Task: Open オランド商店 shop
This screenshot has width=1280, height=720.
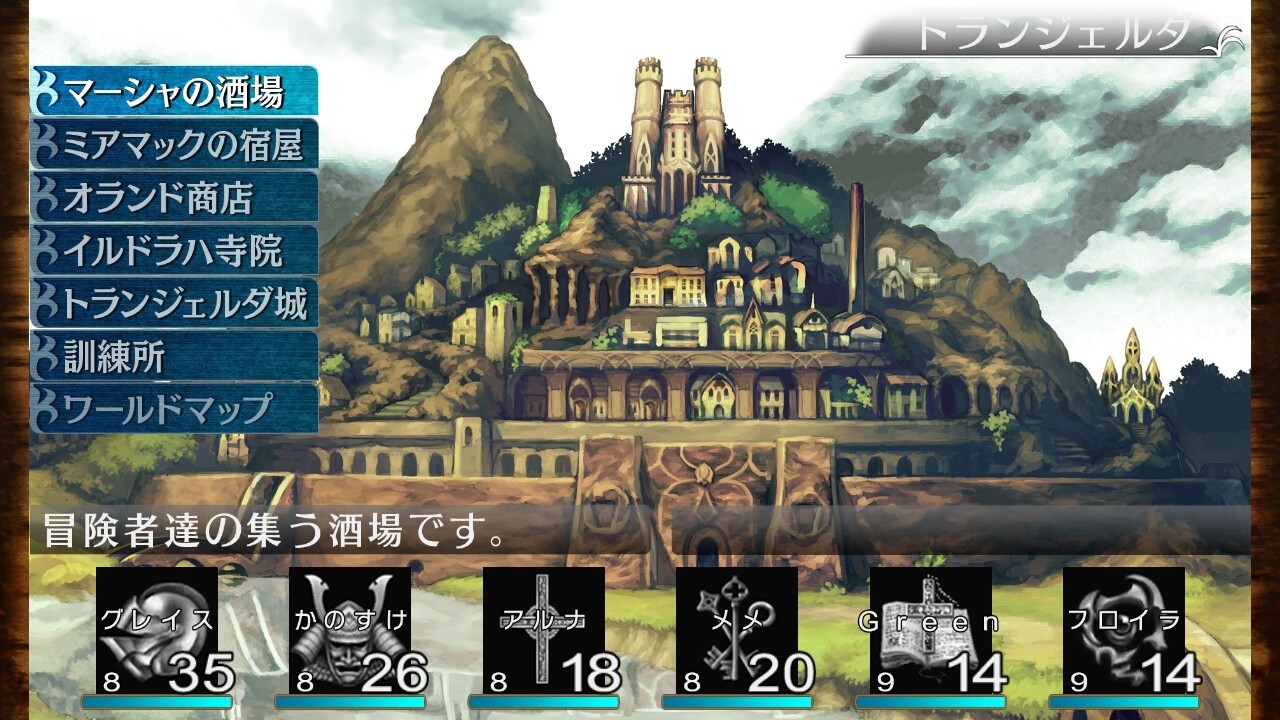Action: (x=175, y=198)
